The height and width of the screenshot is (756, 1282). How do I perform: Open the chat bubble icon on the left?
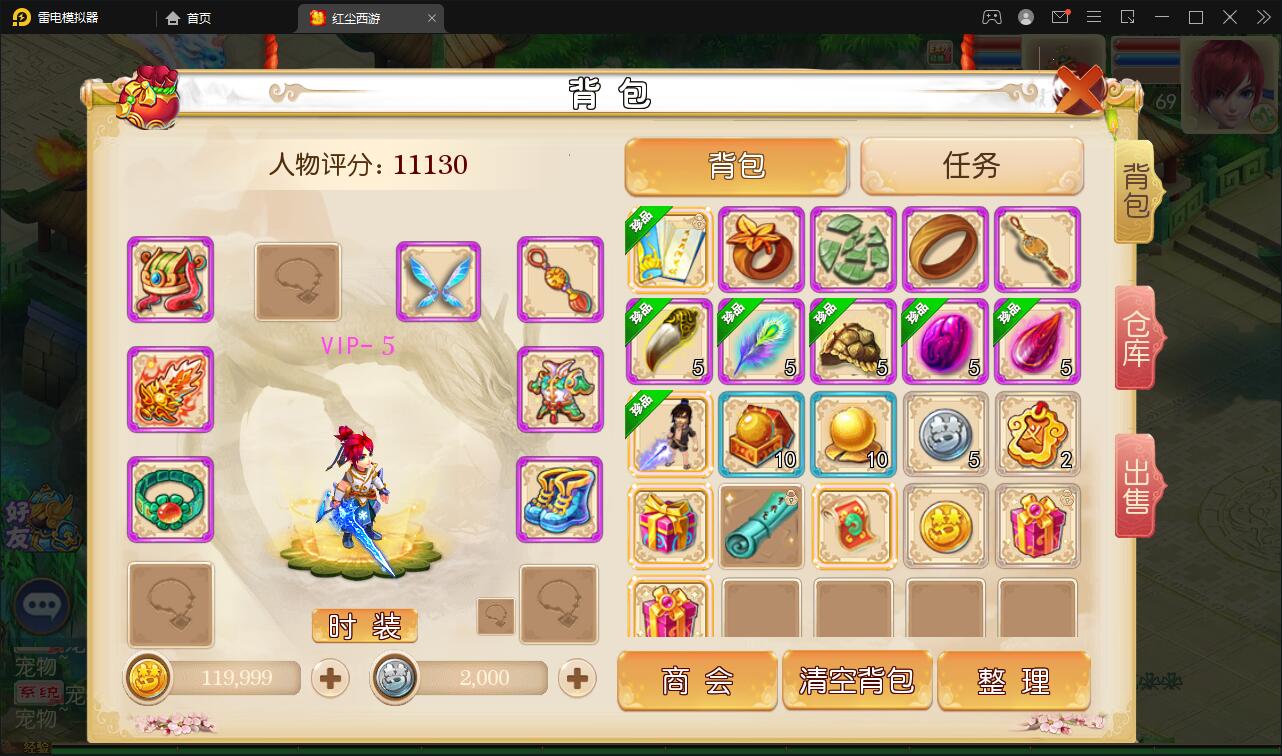coord(42,605)
